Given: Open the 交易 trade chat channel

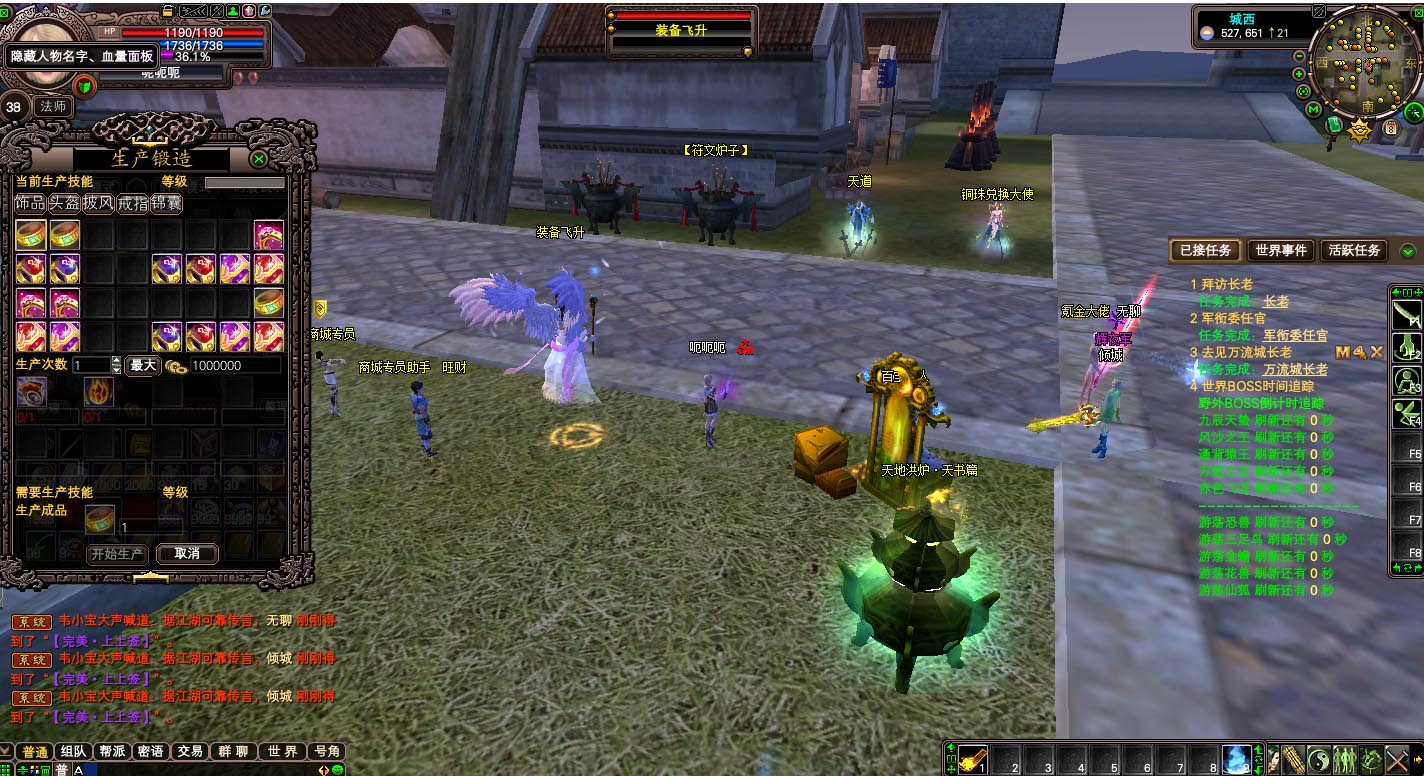Looking at the screenshot, I should tap(190, 751).
